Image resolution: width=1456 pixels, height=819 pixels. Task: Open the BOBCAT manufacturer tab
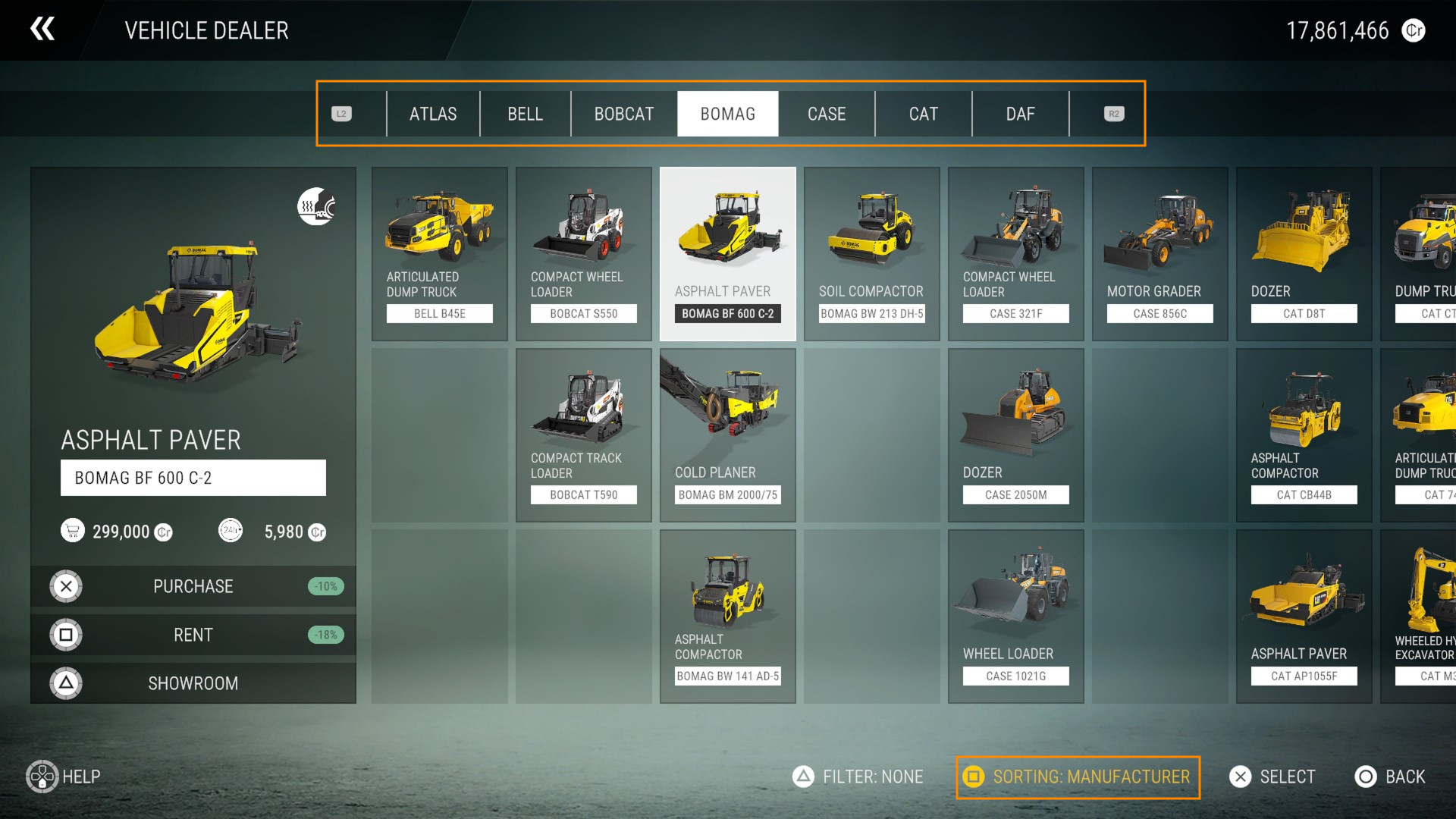(x=623, y=114)
